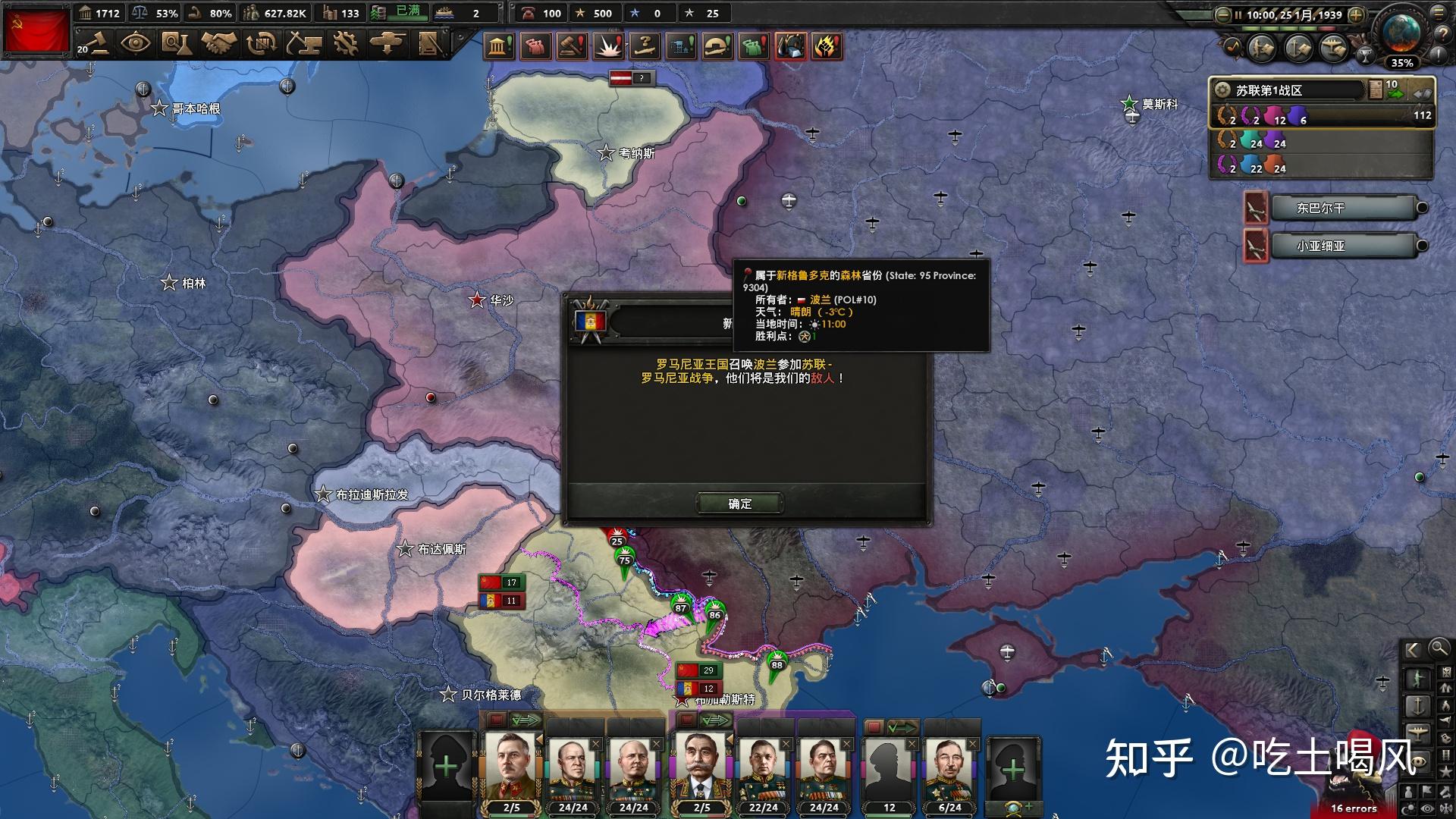
Task: Open the research flask menu
Action: tap(176, 43)
